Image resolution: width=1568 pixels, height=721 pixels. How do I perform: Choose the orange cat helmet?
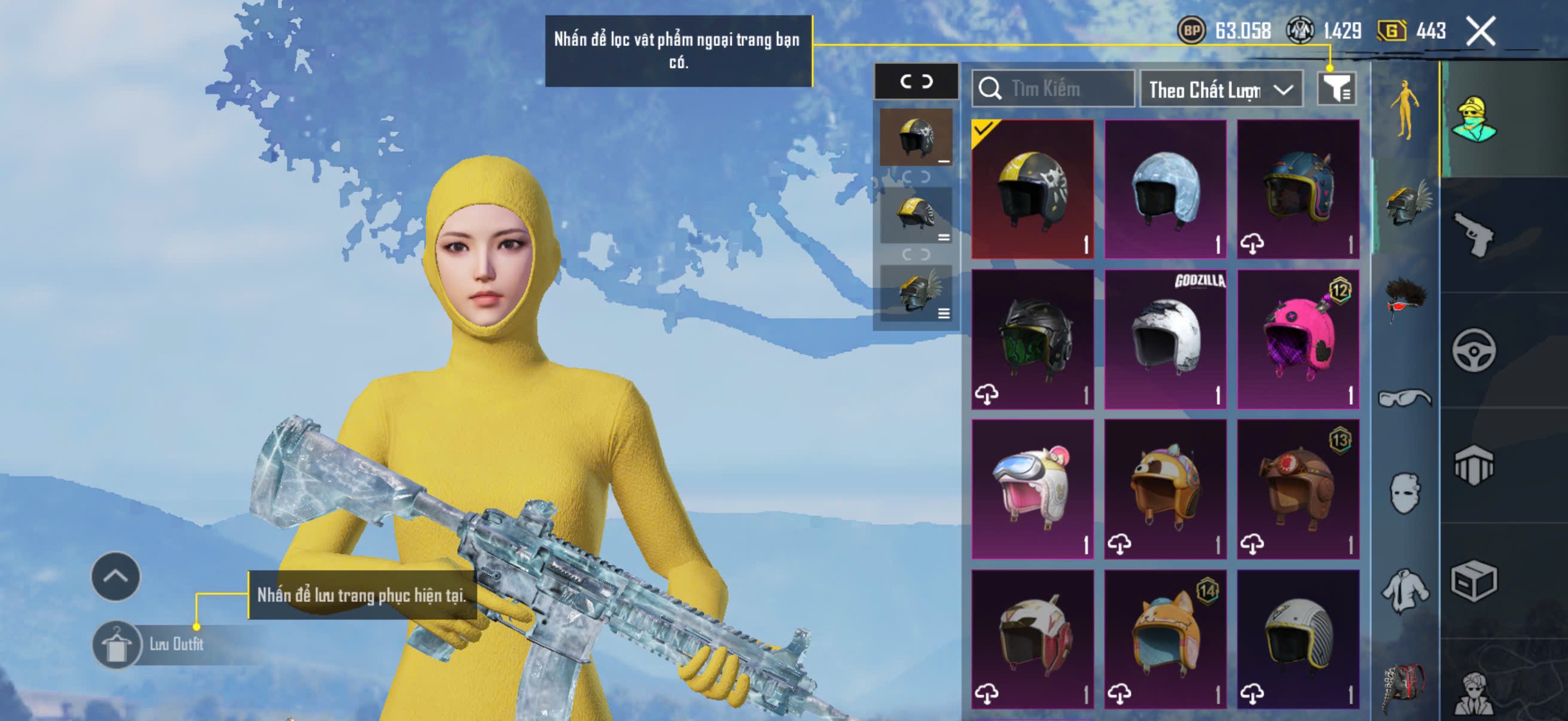tap(1165, 639)
